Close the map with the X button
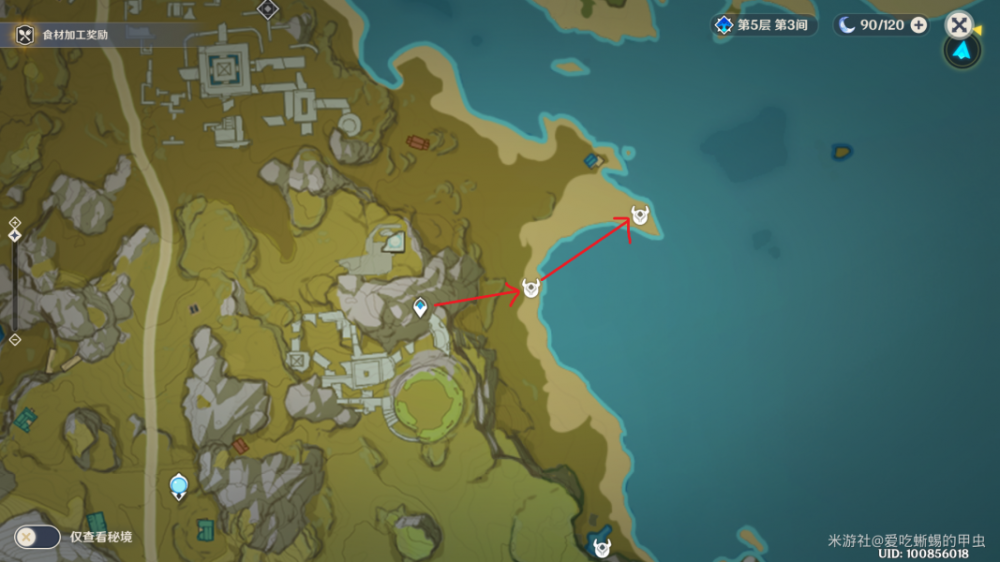The width and height of the screenshot is (1000, 562). (958, 24)
